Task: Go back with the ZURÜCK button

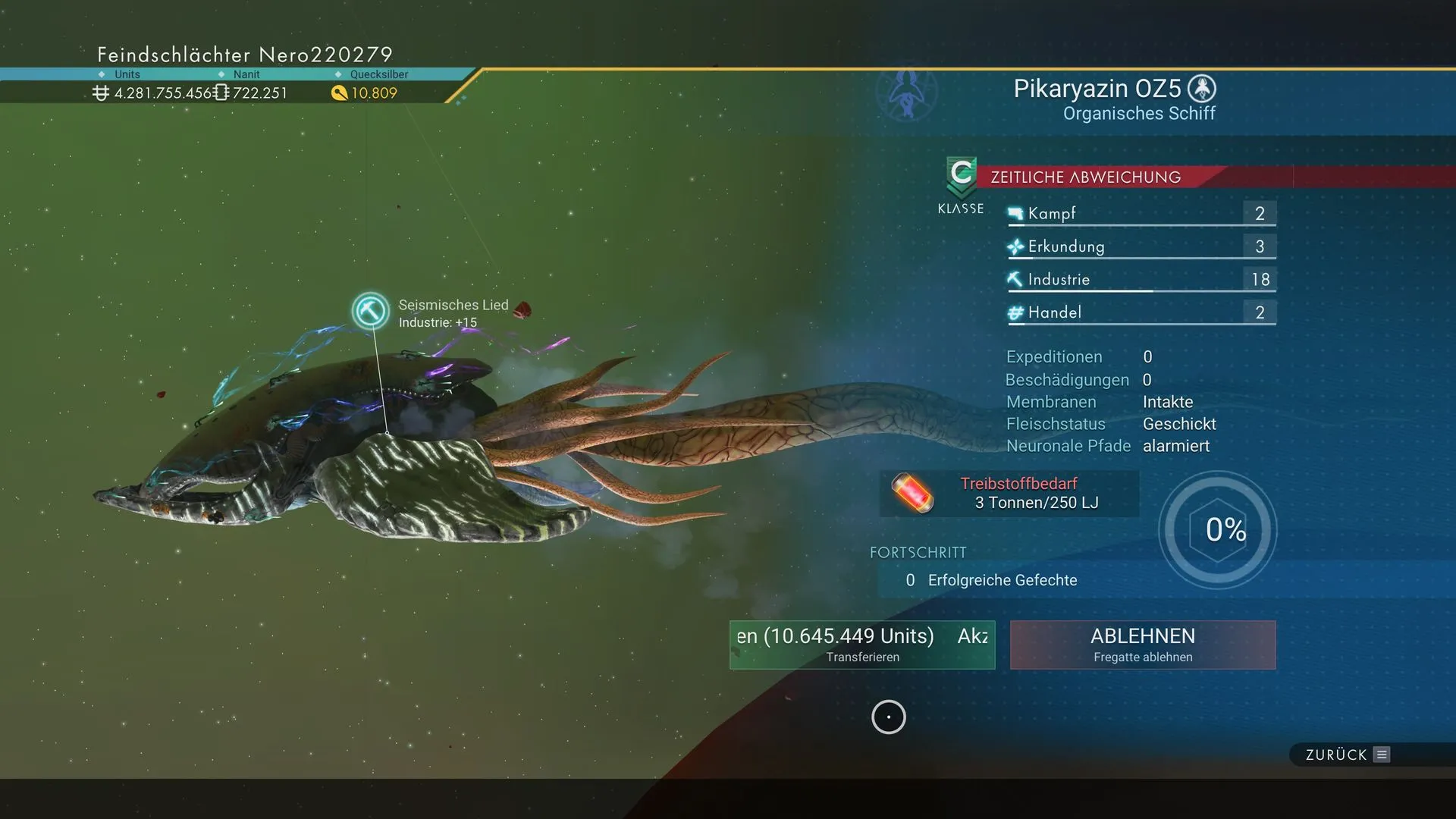Action: pyautogui.click(x=1347, y=755)
